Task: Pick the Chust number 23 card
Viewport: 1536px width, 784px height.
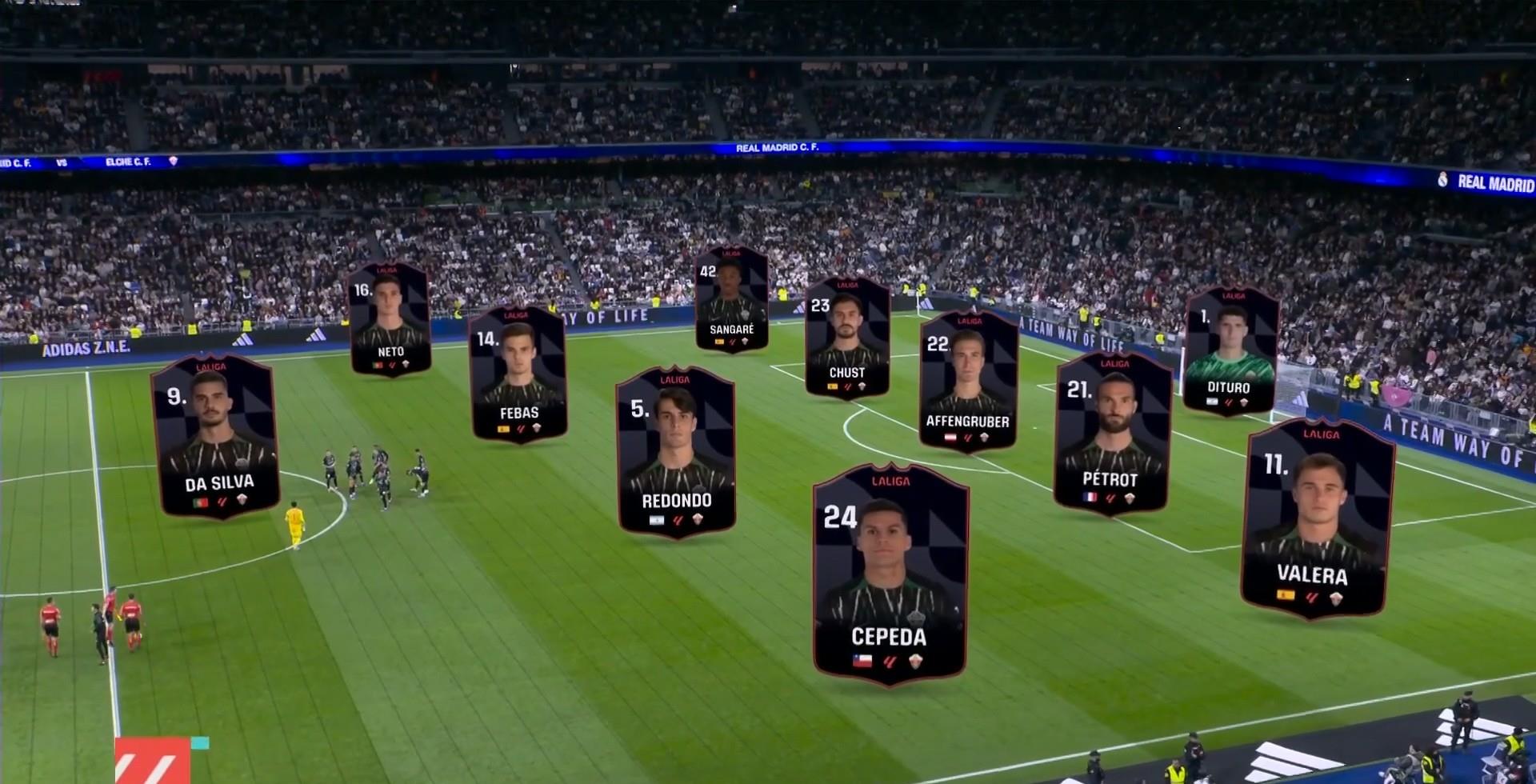Action: click(x=846, y=338)
